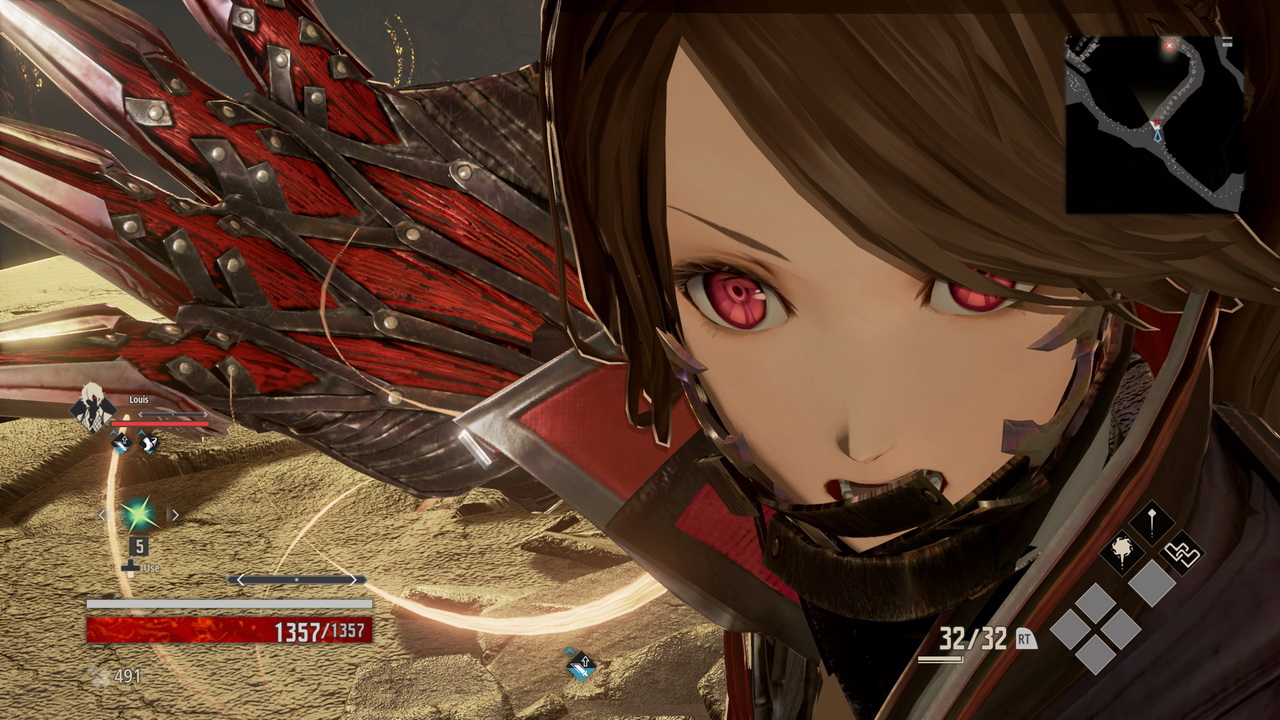
Task: Open the minimap in the corner
Action: (x=1154, y=124)
